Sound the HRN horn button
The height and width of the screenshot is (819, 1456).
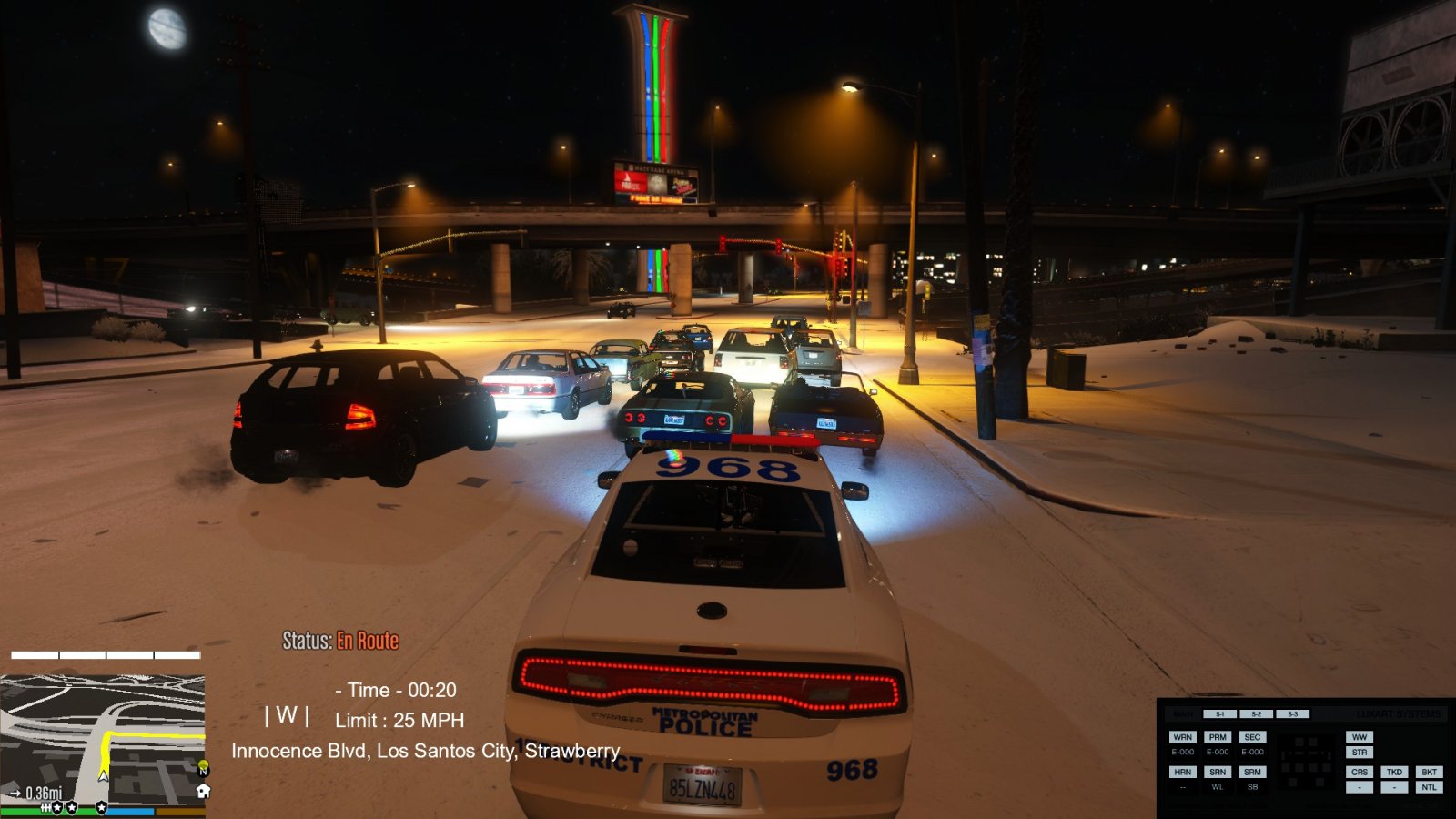click(x=1182, y=772)
